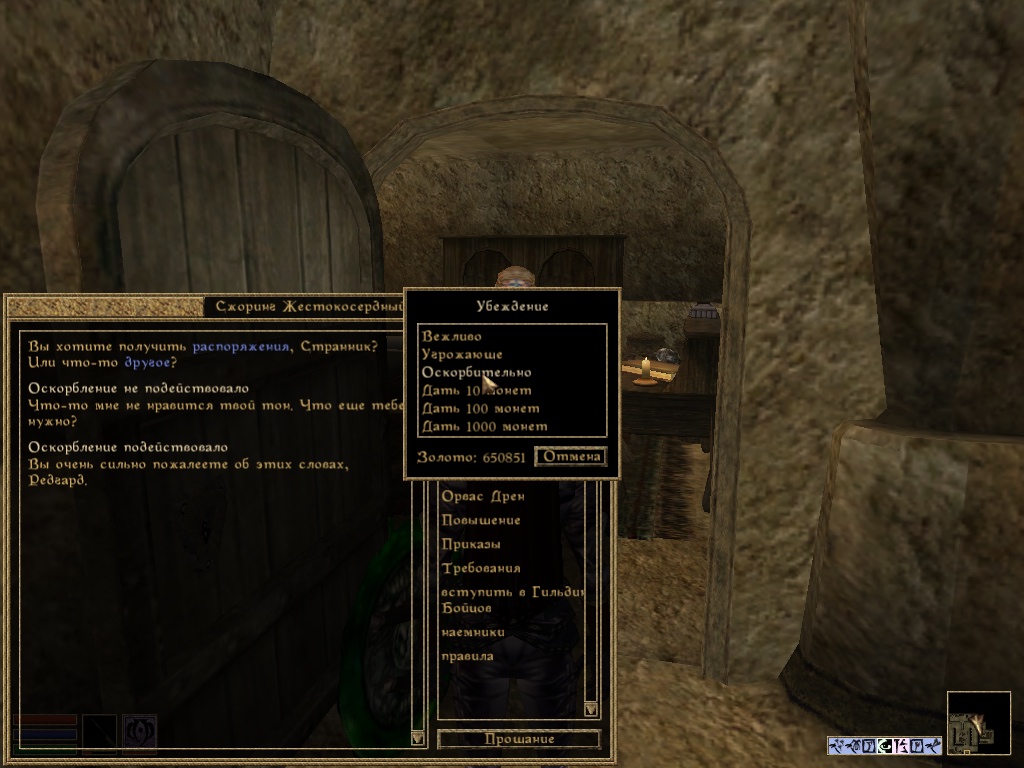Choose the Вежливо persuasion option
The height and width of the screenshot is (768, 1024).
pos(452,337)
